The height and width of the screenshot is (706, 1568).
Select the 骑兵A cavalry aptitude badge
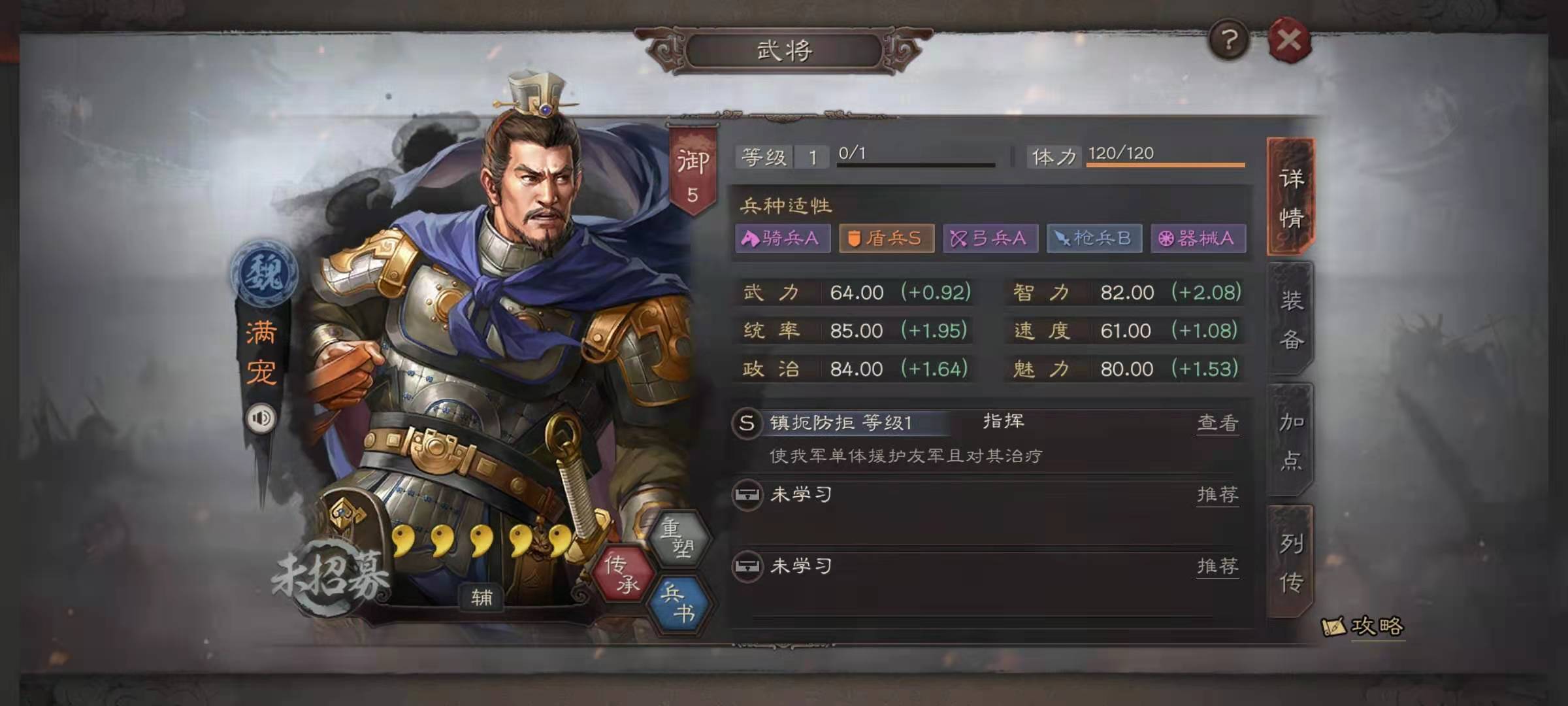point(782,239)
